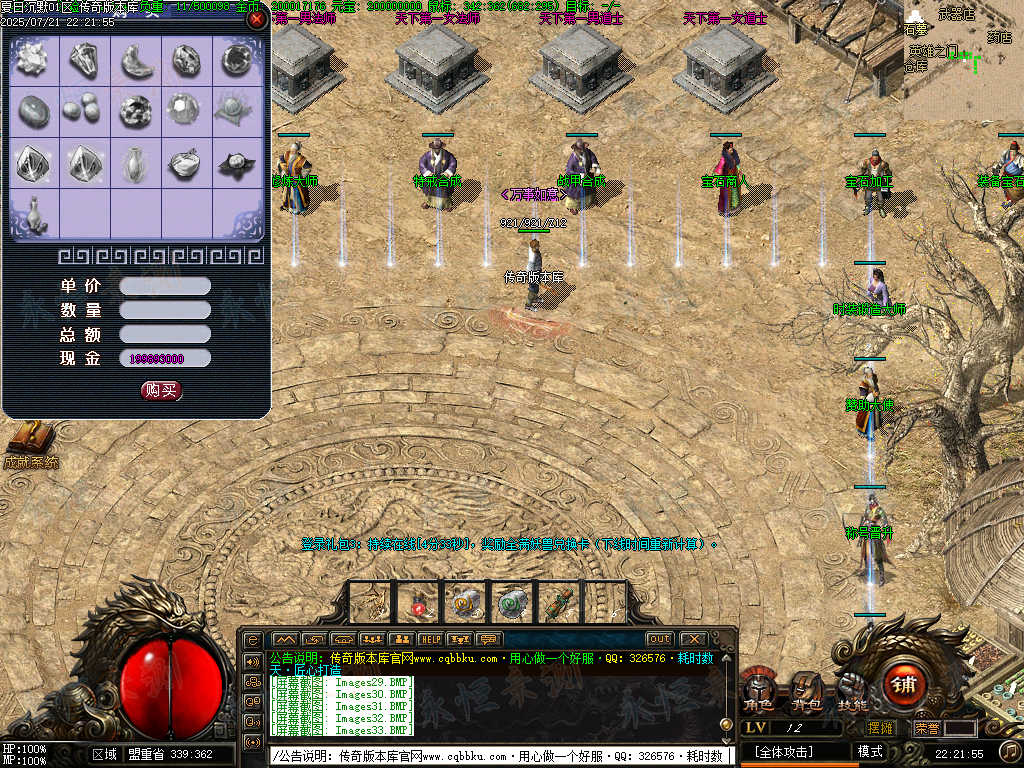
Task: Open the 角色 character panel
Action: (759, 690)
